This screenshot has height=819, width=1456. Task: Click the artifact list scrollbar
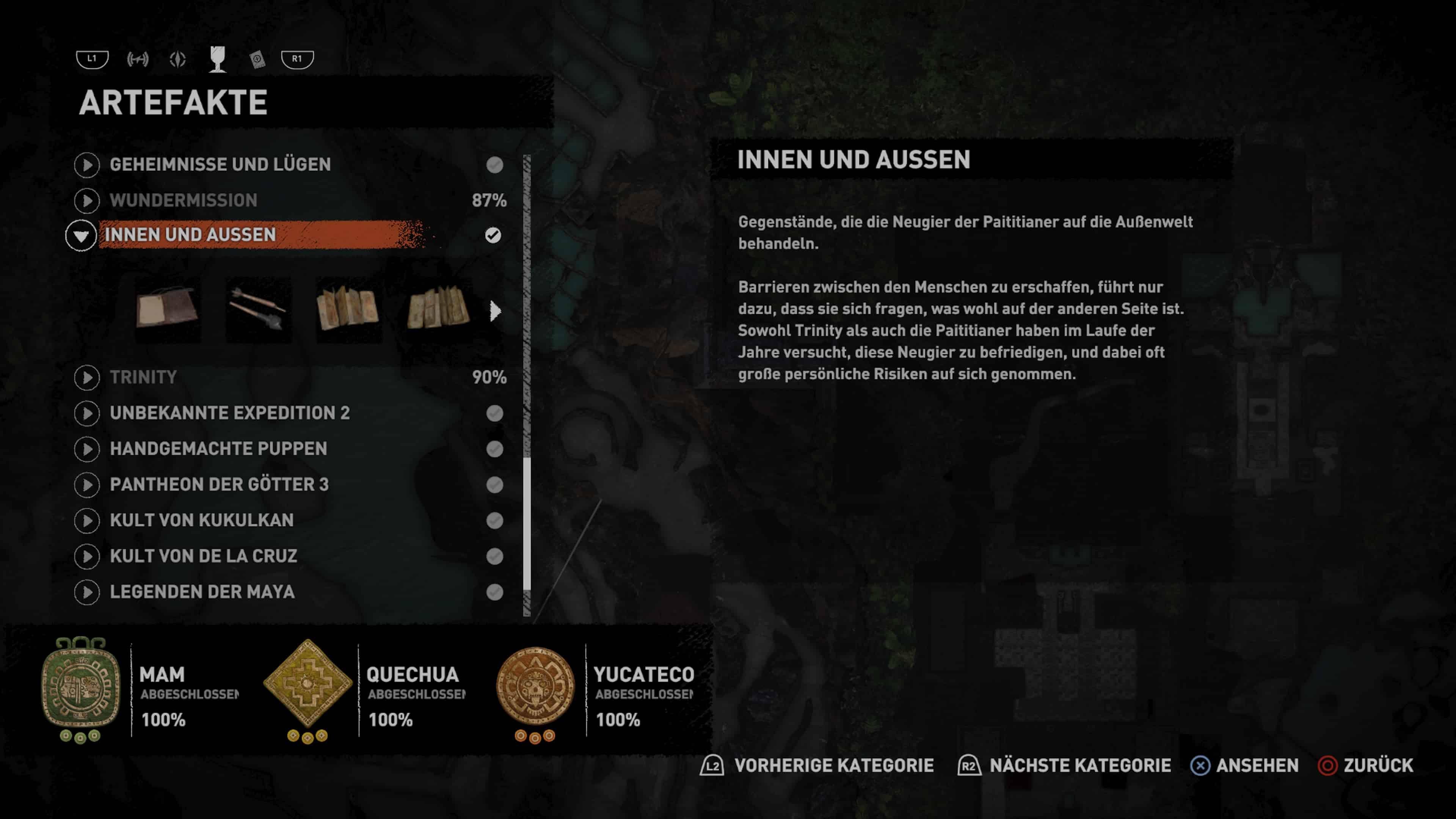527,384
